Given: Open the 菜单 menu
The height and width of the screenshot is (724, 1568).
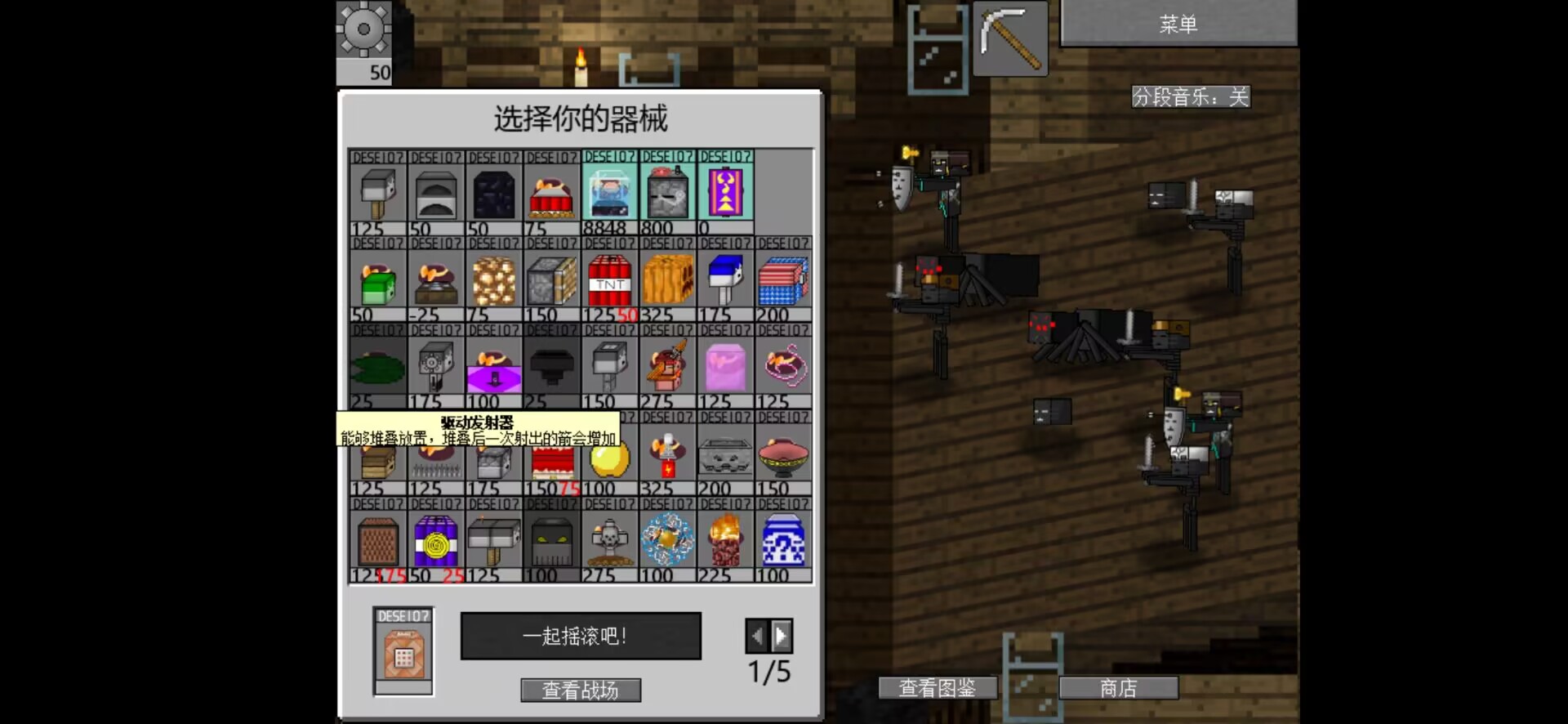Looking at the screenshot, I should point(1178,24).
